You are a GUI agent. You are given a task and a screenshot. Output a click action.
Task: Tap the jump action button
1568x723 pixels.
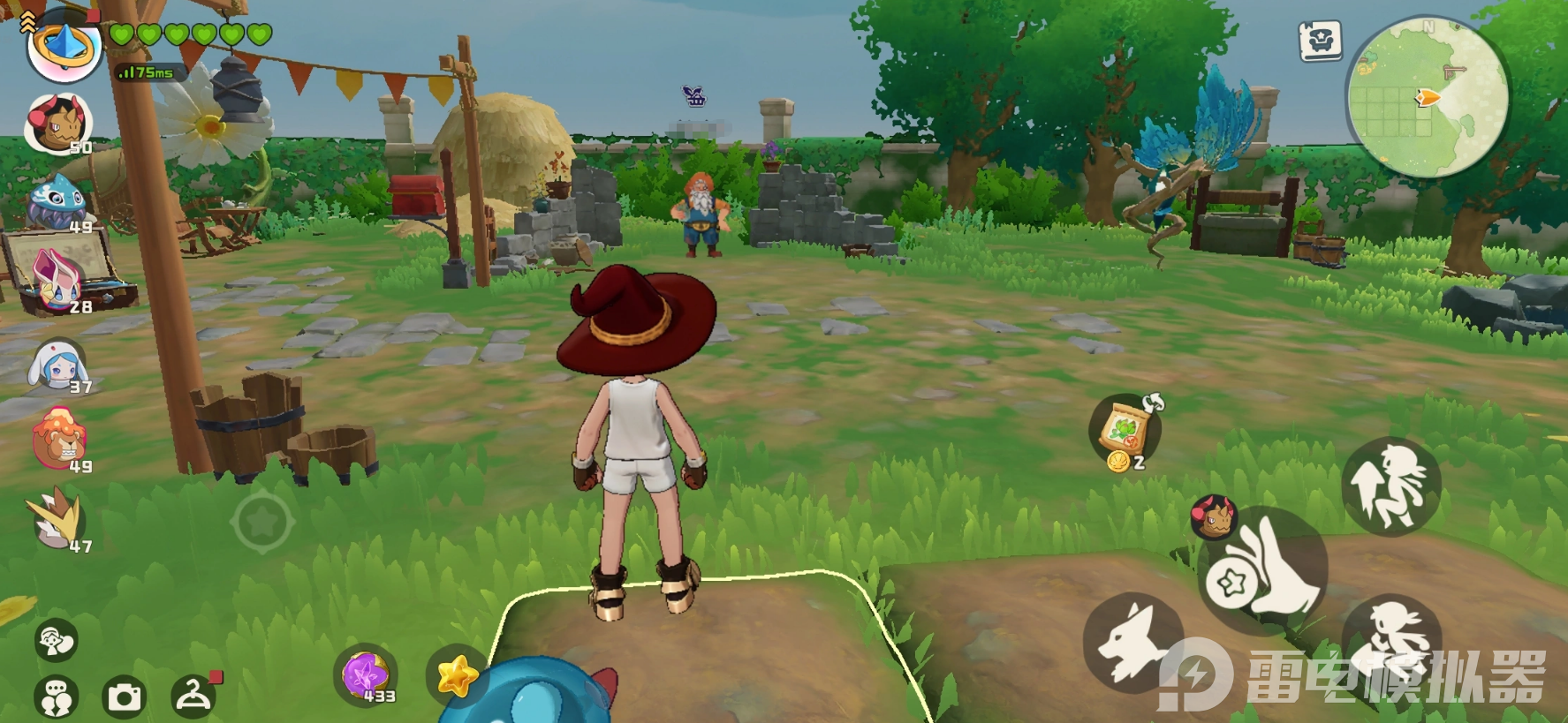click(1390, 486)
